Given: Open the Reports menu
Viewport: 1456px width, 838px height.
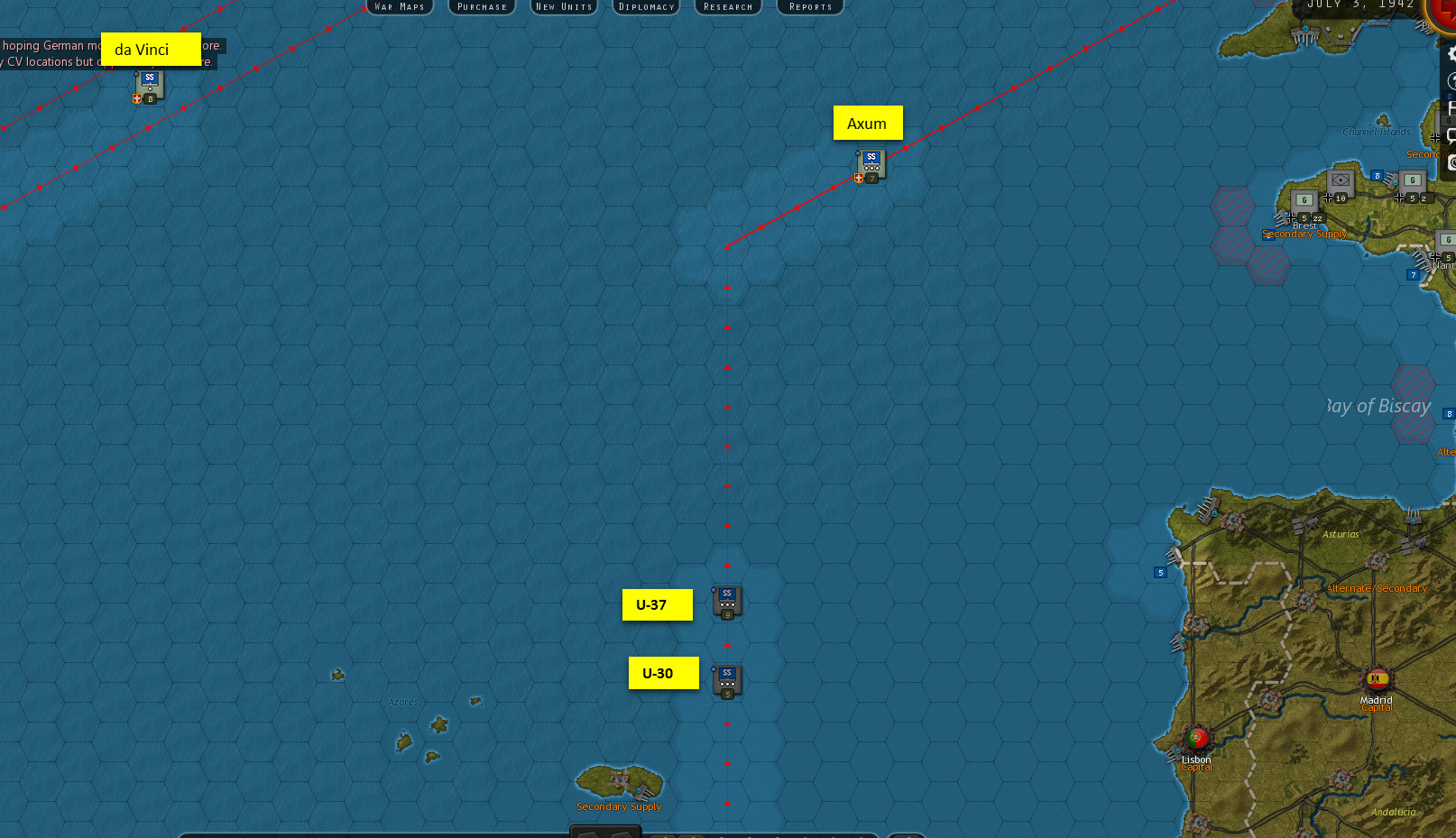Looking at the screenshot, I should [x=809, y=6].
